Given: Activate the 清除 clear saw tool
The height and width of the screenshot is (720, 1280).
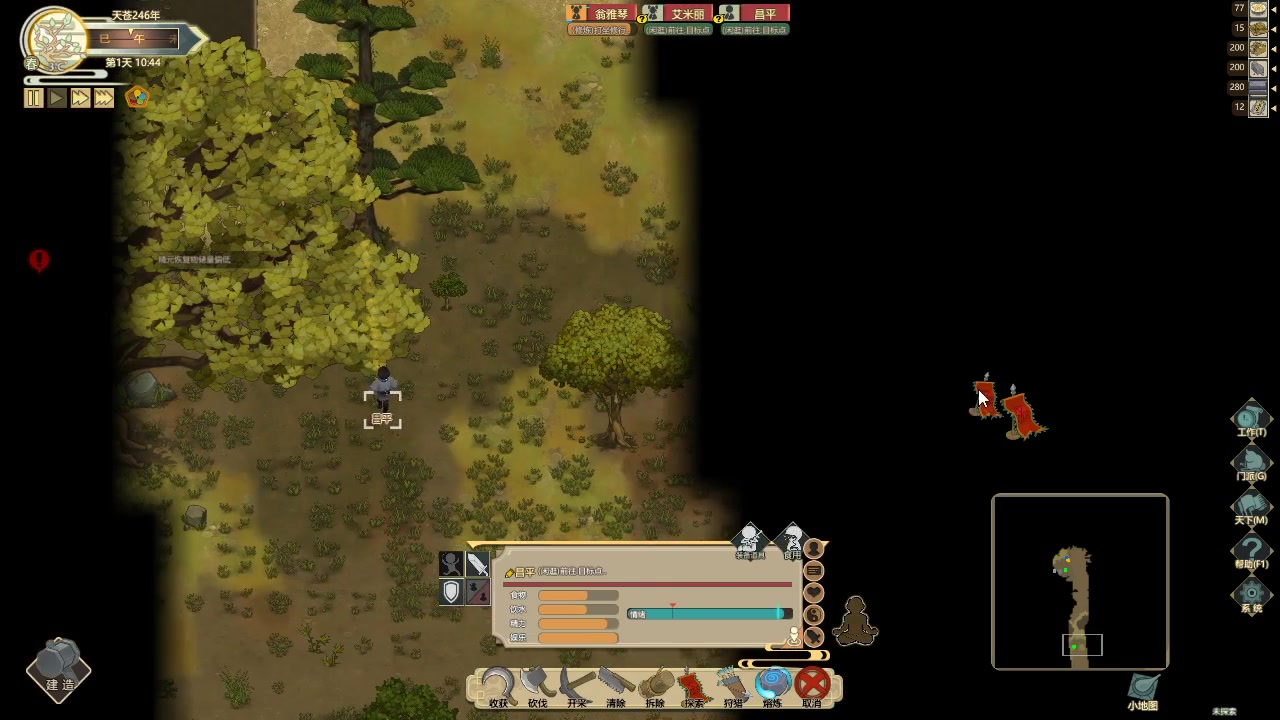Looking at the screenshot, I should tap(616, 686).
